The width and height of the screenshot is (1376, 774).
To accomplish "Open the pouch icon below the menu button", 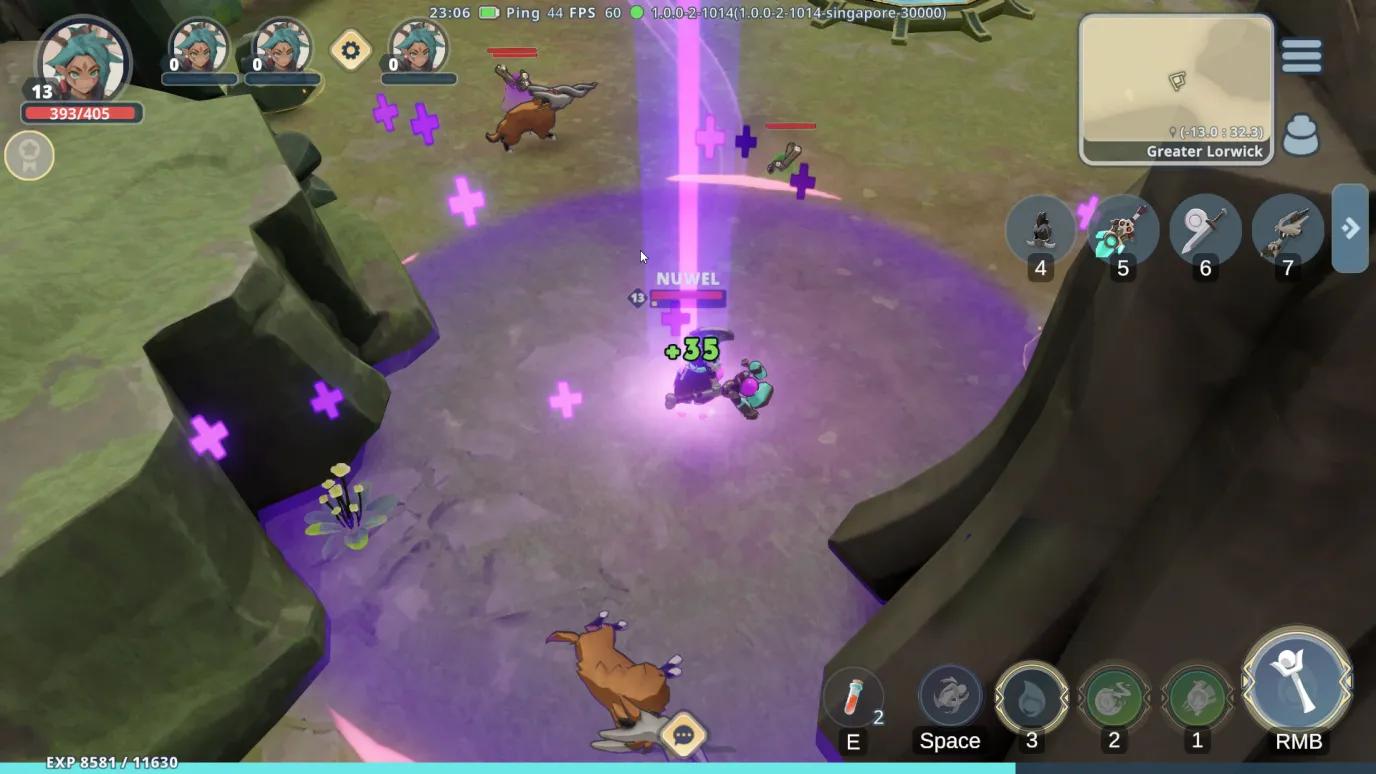I will [x=1300, y=136].
